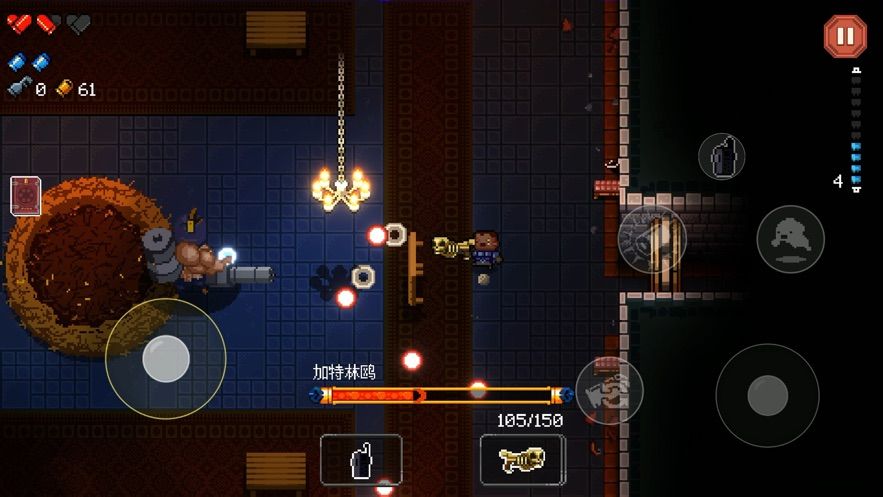The height and width of the screenshot is (497, 883).
Task: Select the rectangular bottle item slot
Action: click(361, 459)
